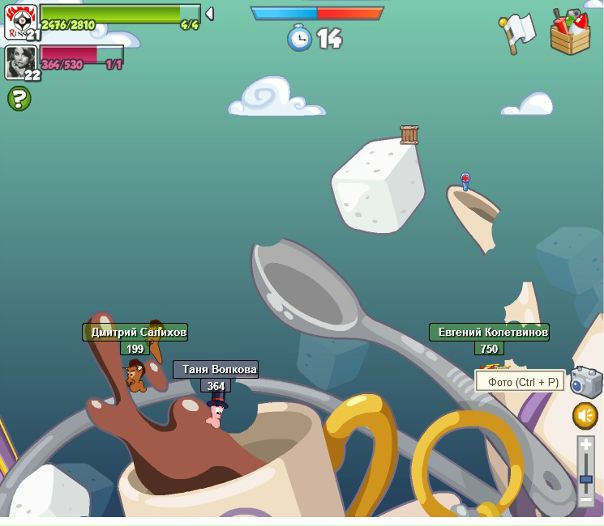Take a screenshot with the camera button
Viewport: 604px width, 526px height.
pyautogui.click(x=585, y=381)
